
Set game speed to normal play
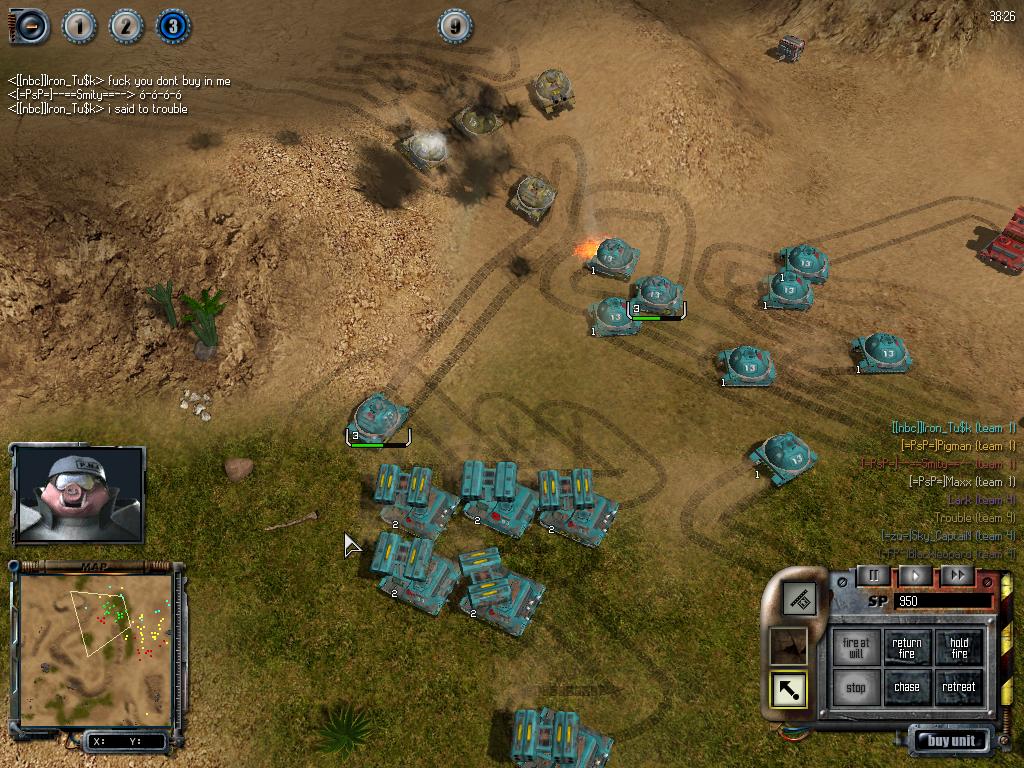tap(915, 575)
